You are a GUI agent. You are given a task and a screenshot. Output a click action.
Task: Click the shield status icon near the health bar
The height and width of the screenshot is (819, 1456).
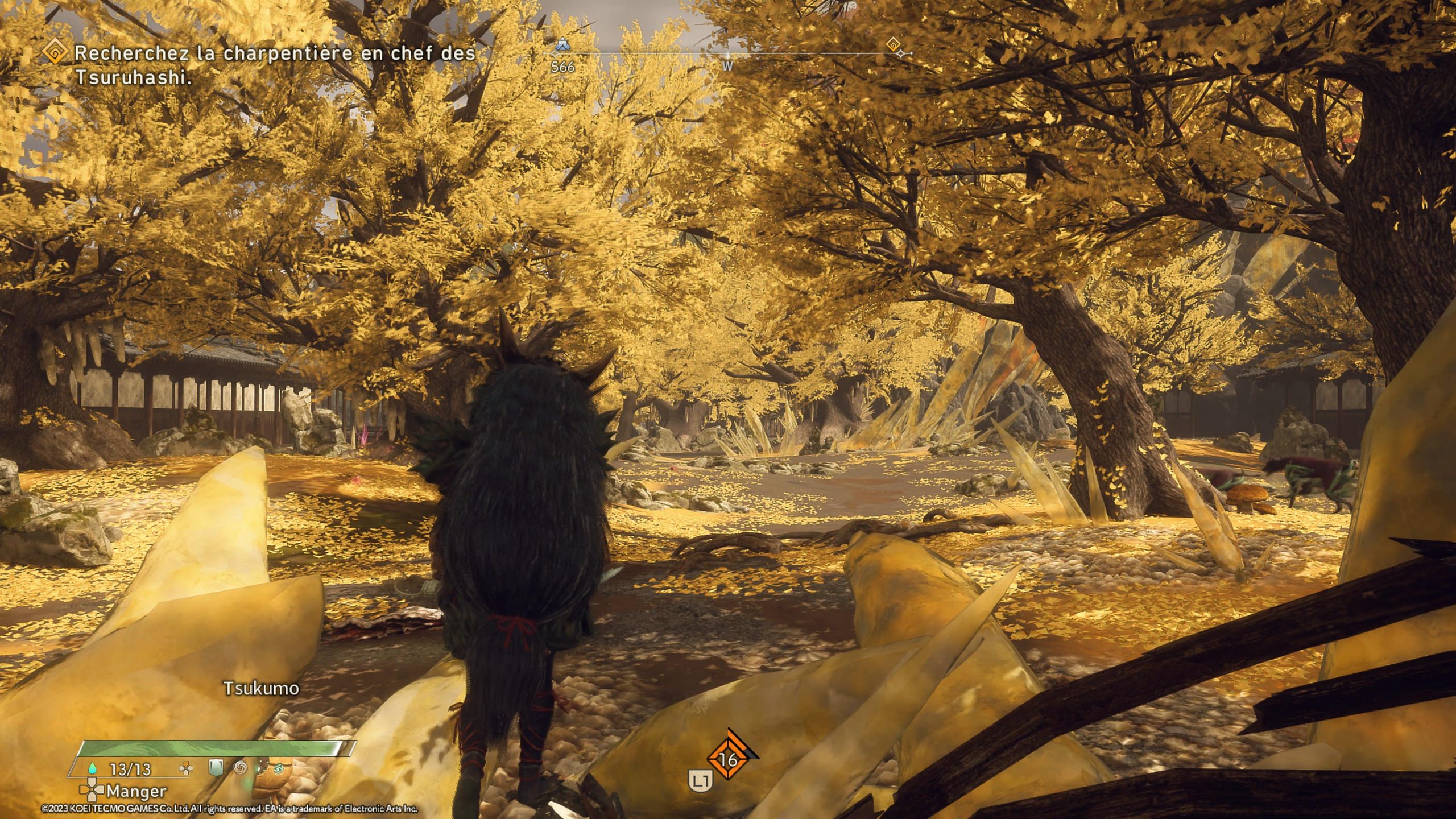pos(216,768)
